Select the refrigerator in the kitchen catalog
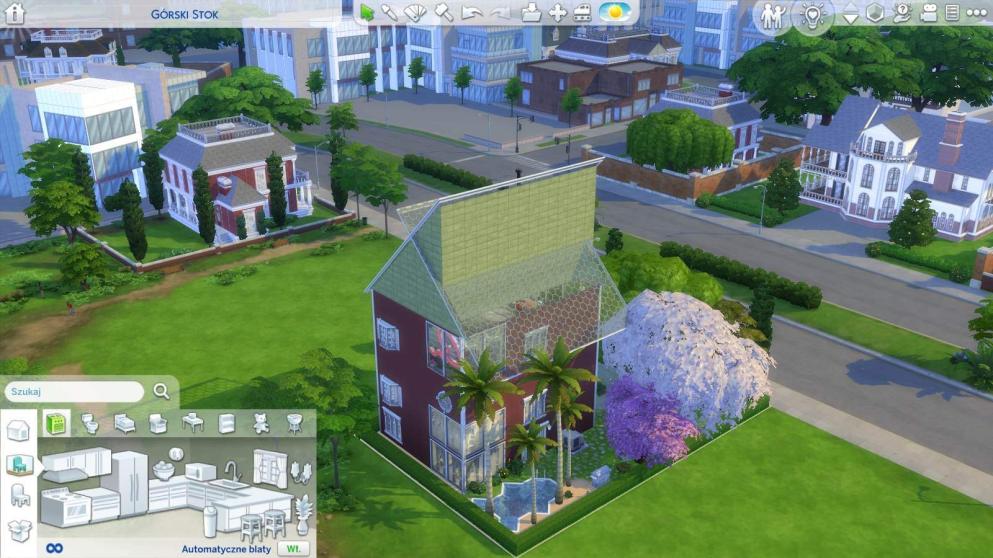 point(129,483)
